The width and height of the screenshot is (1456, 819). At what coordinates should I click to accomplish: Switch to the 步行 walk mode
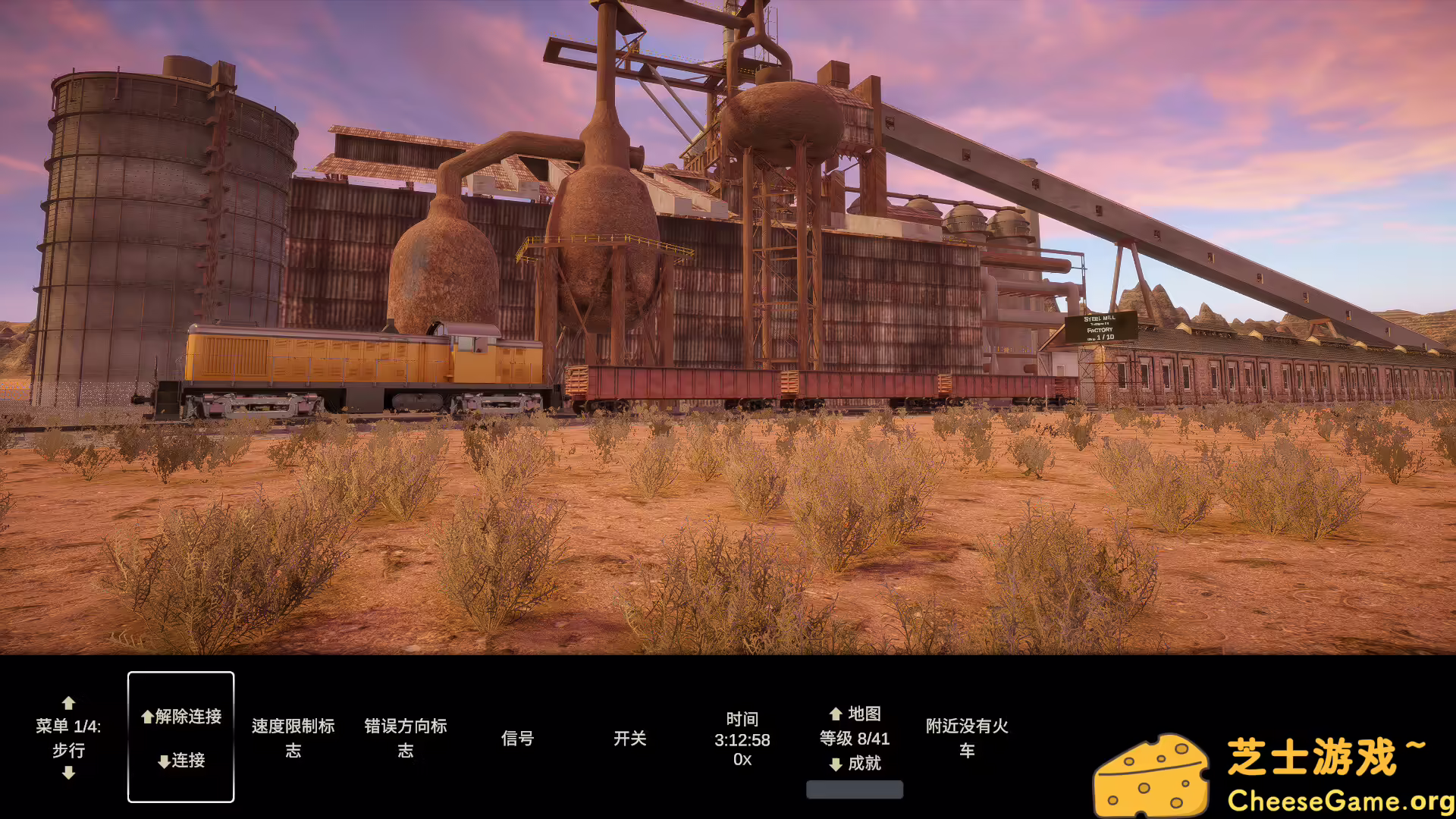(x=70, y=751)
